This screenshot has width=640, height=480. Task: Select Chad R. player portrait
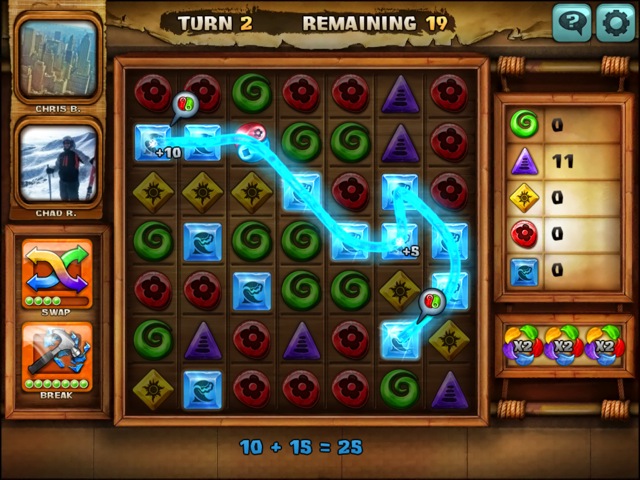[58, 162]
